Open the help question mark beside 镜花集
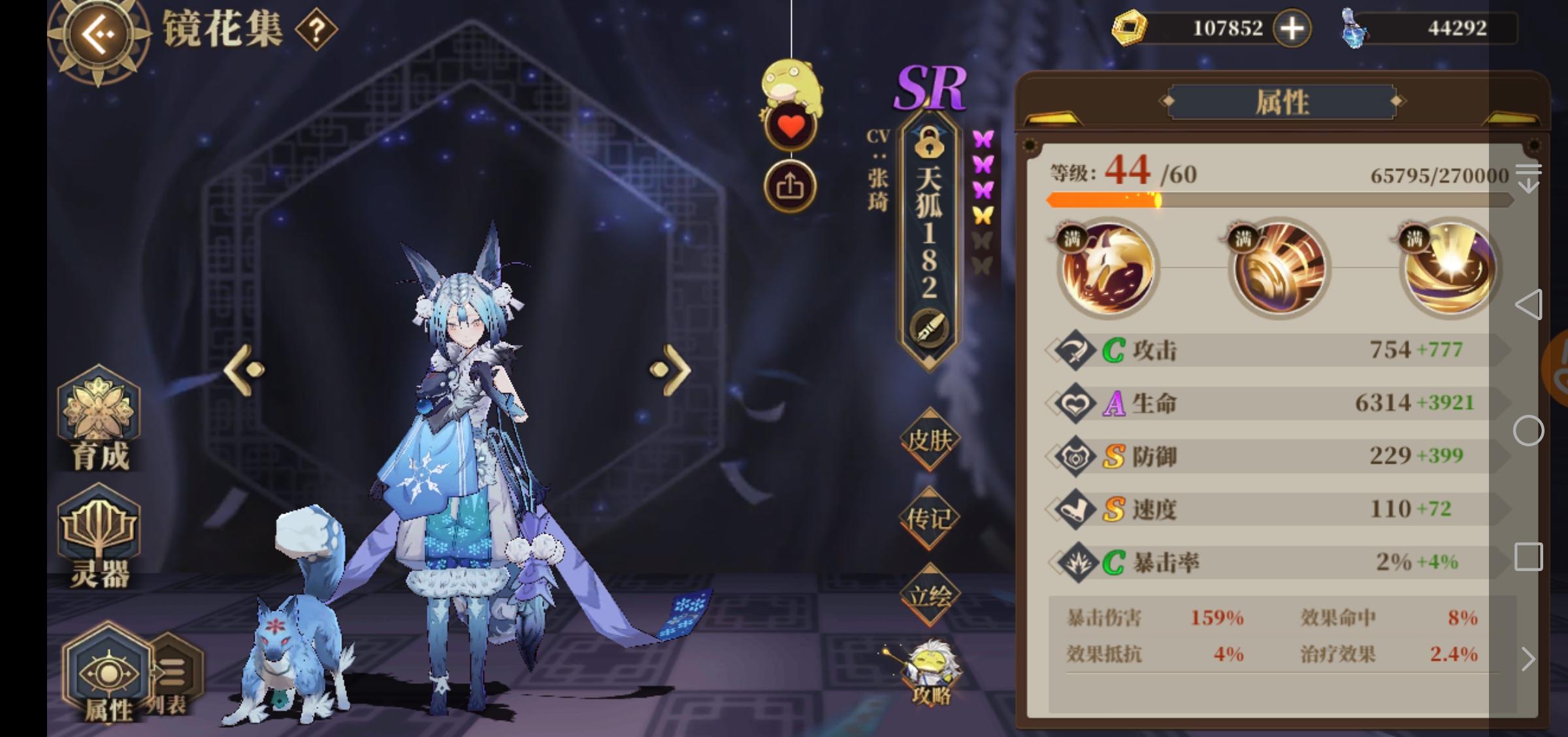This screenshot has width=1568, height=737. 316,29
